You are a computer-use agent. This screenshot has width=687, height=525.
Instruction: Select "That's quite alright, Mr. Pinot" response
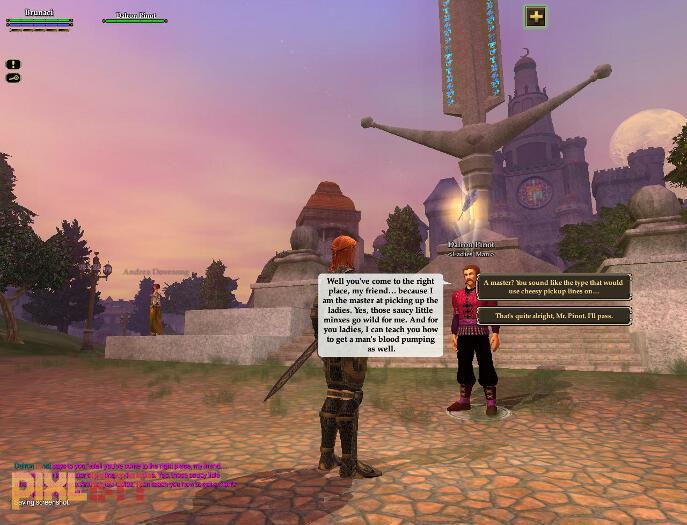point(553,316)
